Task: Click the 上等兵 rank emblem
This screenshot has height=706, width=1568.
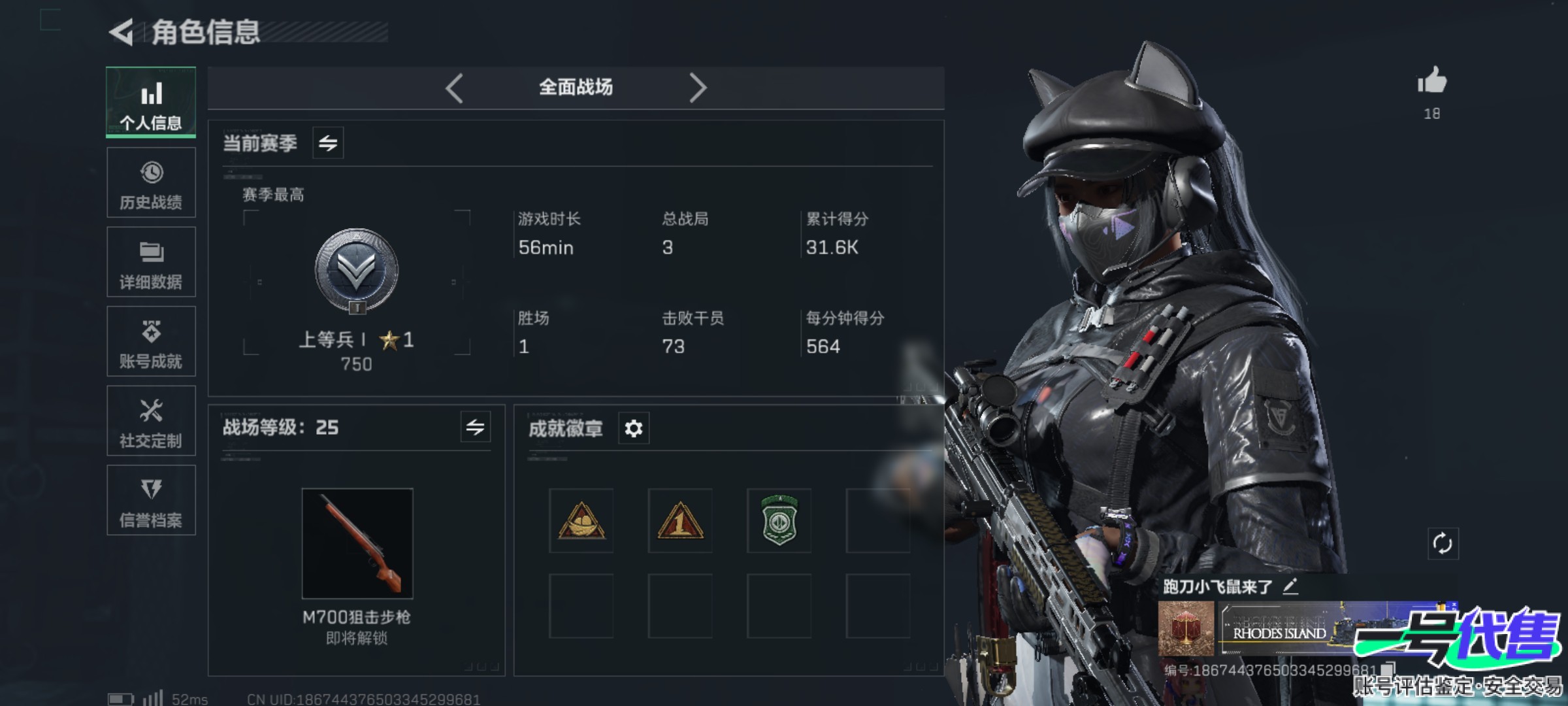Action: (357, 270)
